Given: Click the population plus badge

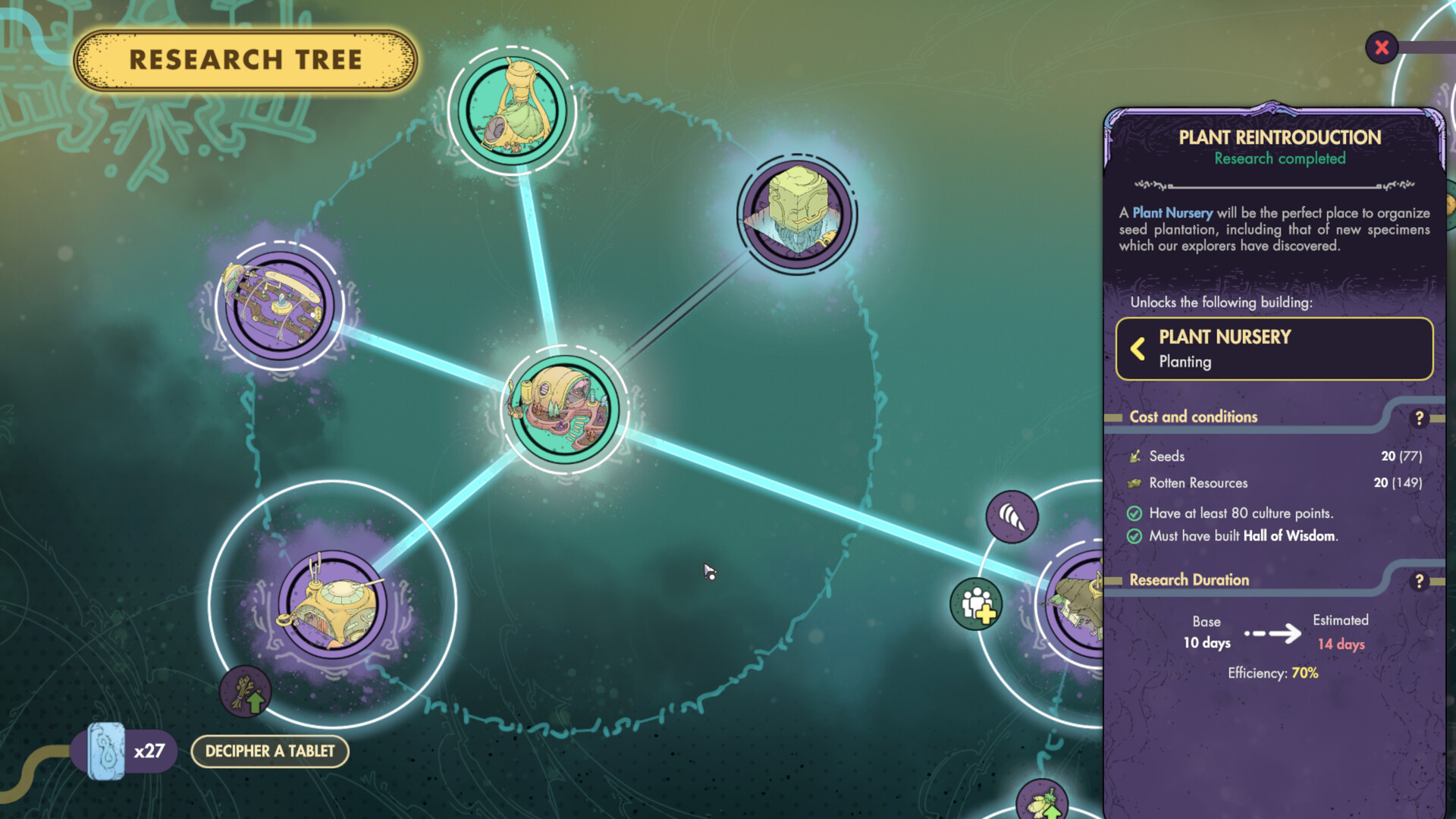Looking at the screenshot, I should pos(977,603).
